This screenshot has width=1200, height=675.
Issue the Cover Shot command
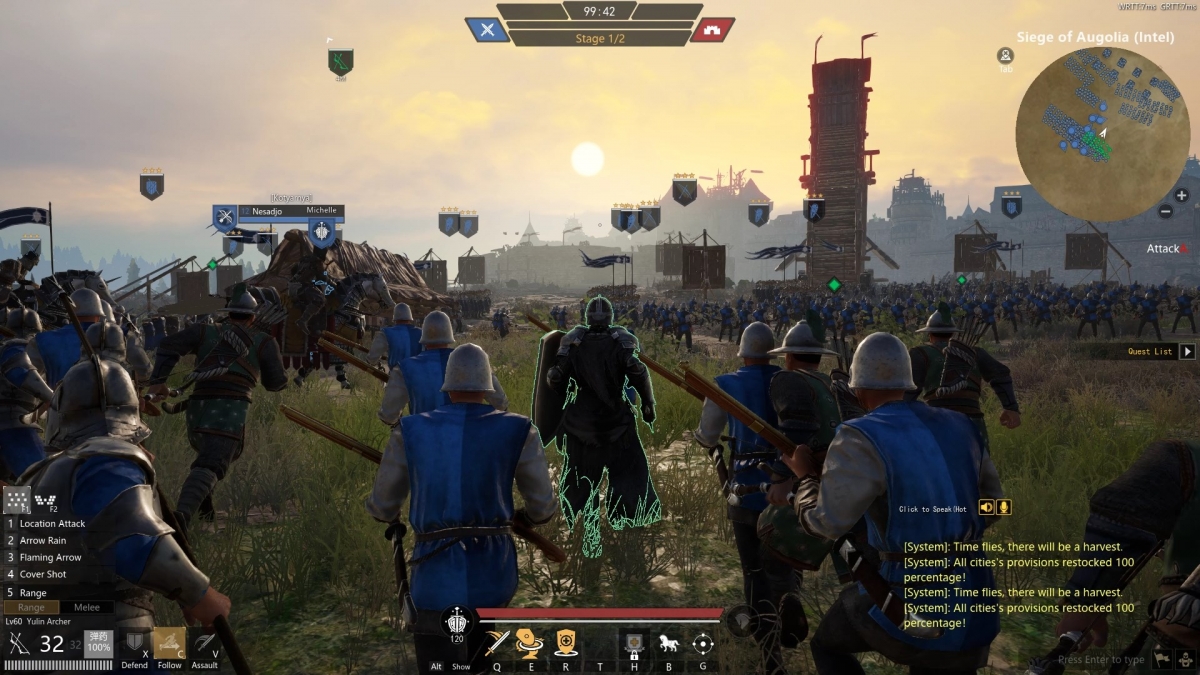(43, 575)
